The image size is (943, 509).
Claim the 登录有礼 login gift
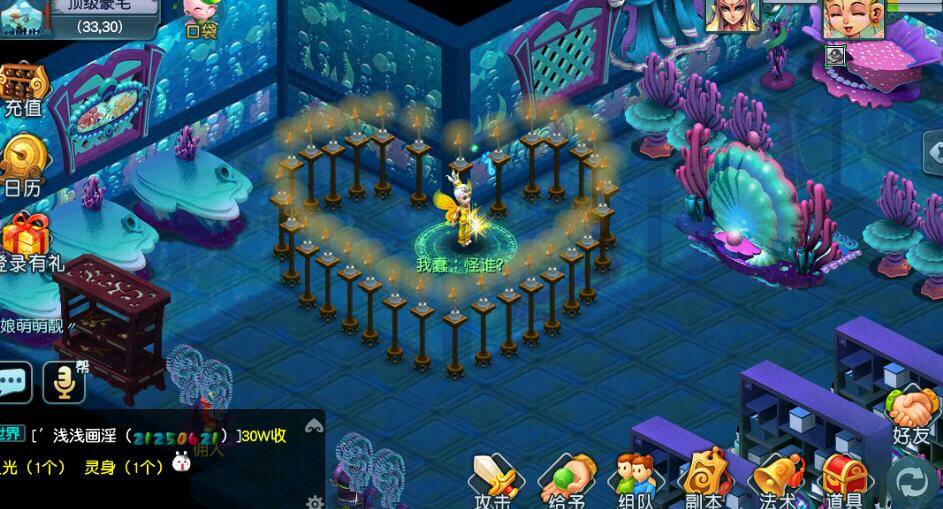point(26,243)
